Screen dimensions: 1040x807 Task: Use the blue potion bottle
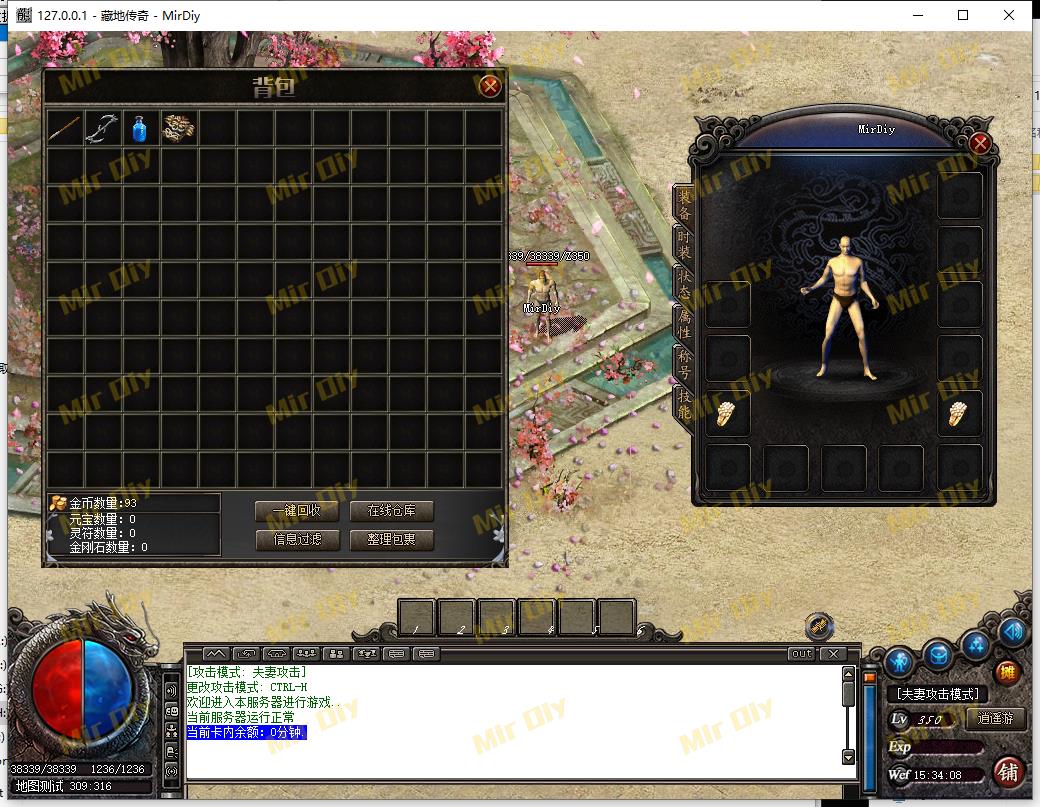[140, 128]
